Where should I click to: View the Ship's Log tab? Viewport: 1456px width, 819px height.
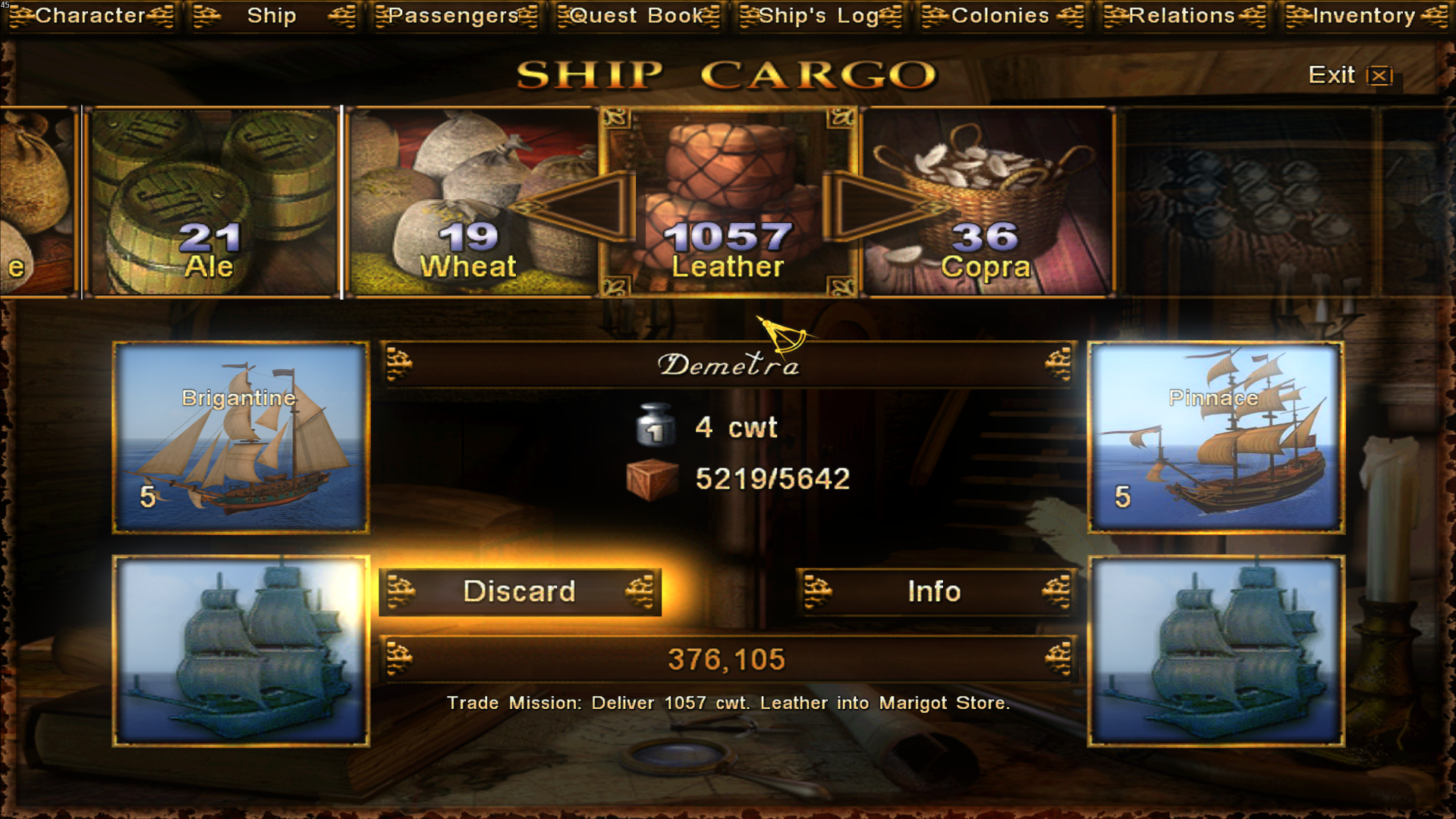click(819, 16)
